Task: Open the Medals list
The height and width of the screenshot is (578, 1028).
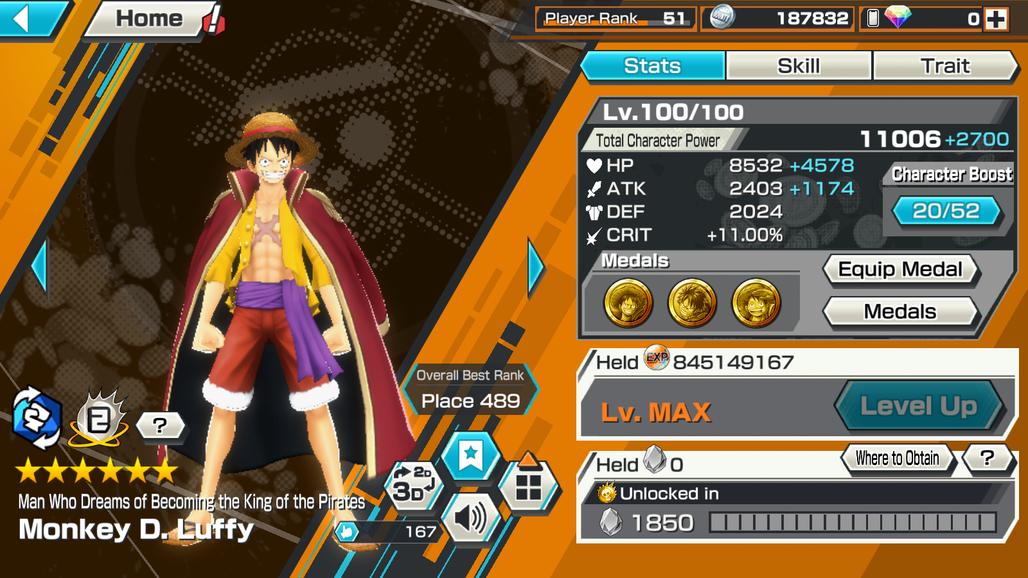Action: (x=900, y=312)
